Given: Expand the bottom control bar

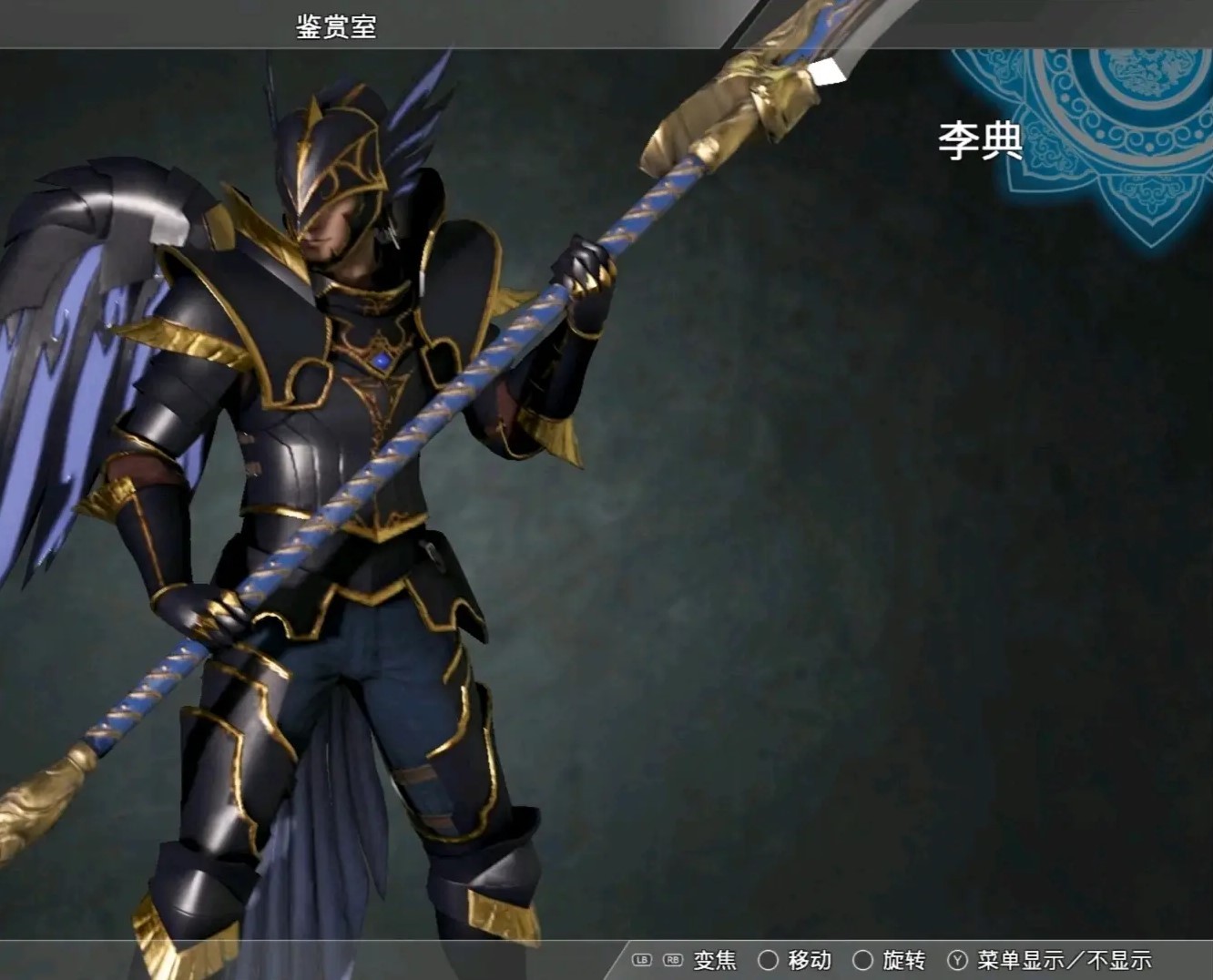Looking at the screenshot, I should [x=911, y=959].
